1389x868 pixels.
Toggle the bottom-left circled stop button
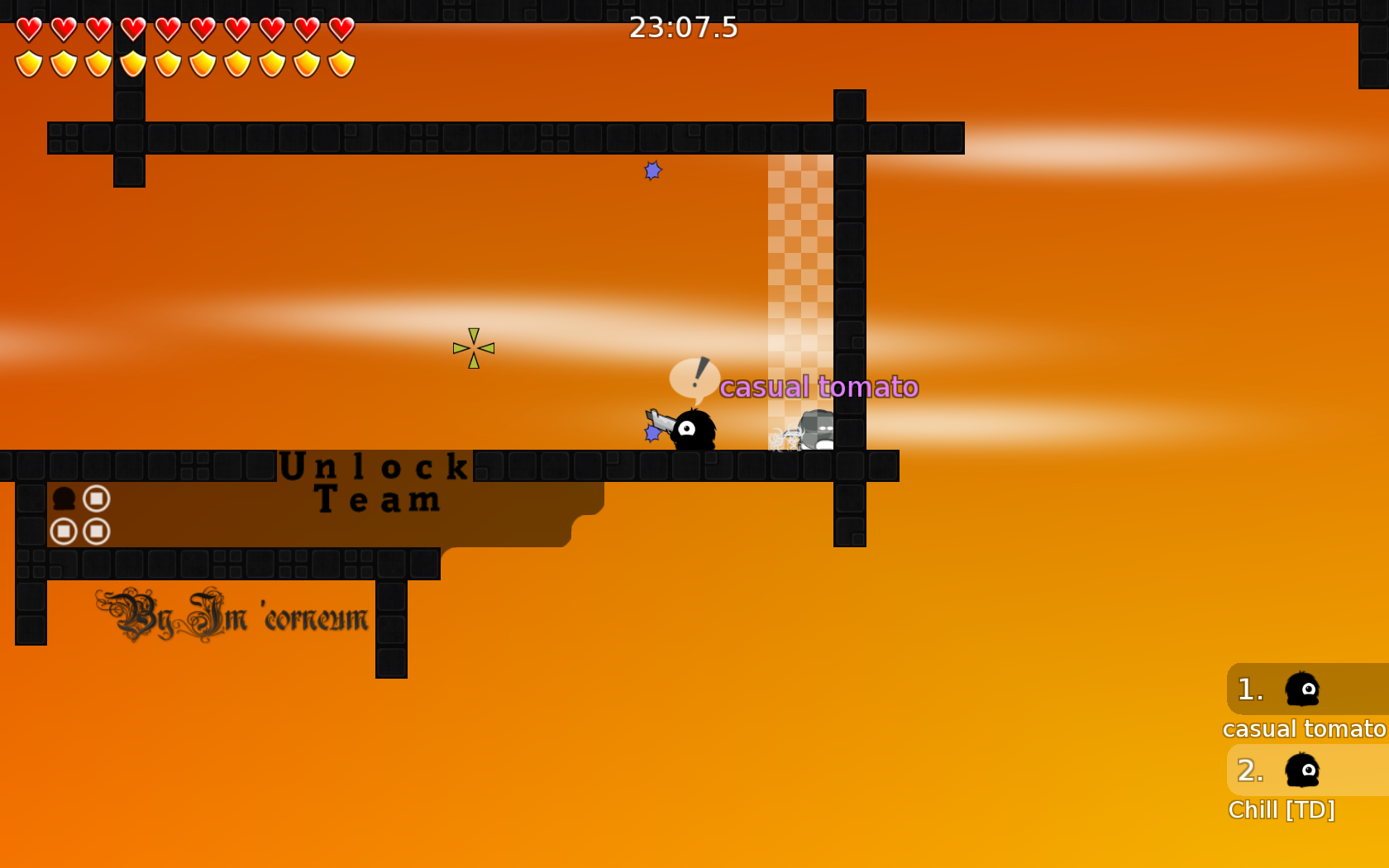[65, 532]
